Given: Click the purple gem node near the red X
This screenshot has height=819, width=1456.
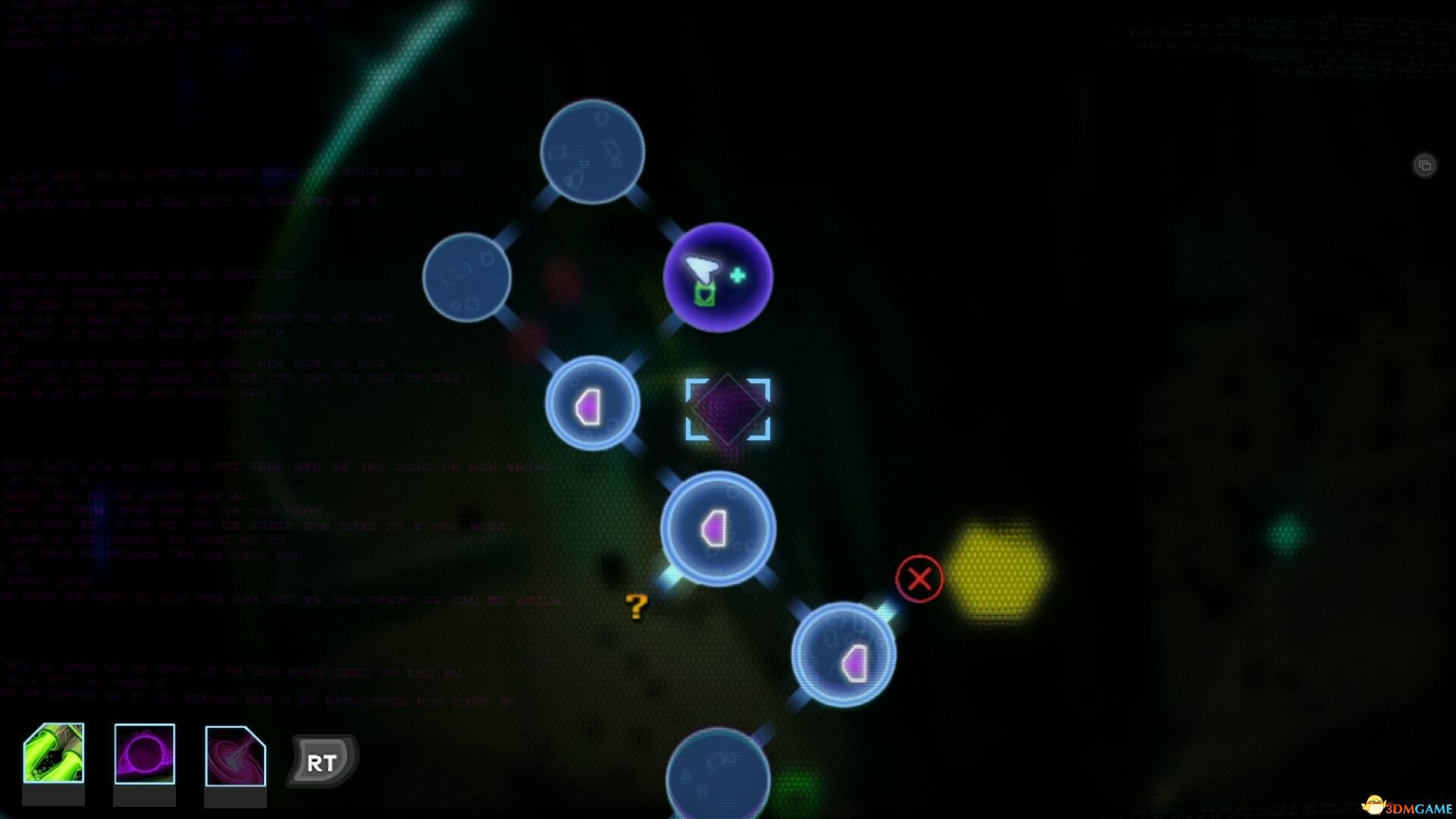Looking at the screenshot, I should (x=844, y=657).
